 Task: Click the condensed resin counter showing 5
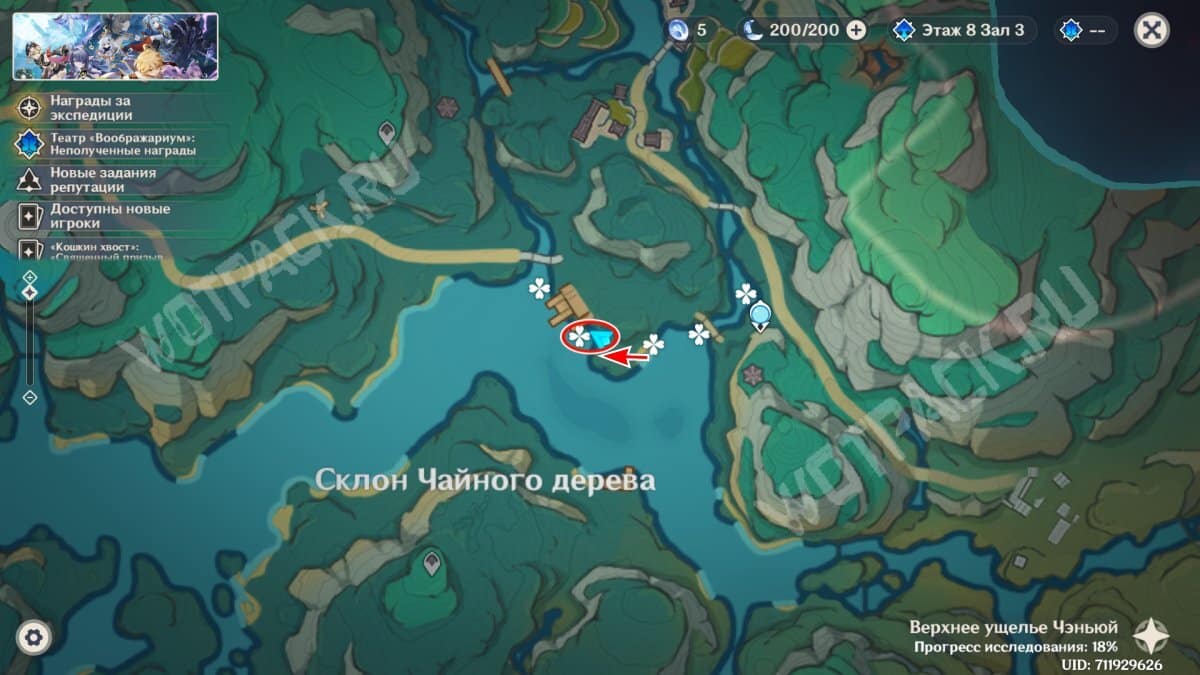click(x=688, y=30)
